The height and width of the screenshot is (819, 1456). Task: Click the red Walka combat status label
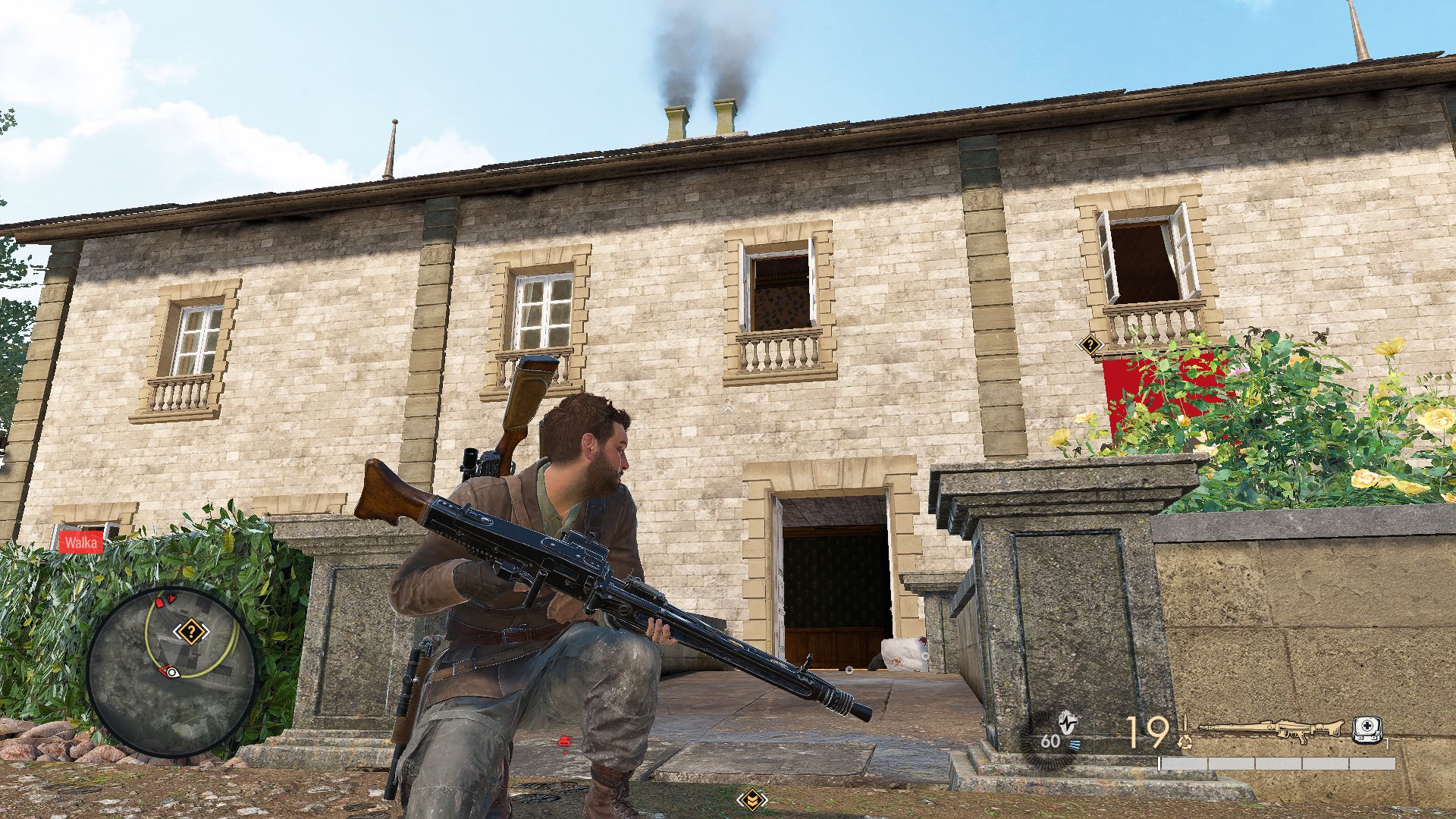(81, 541)
